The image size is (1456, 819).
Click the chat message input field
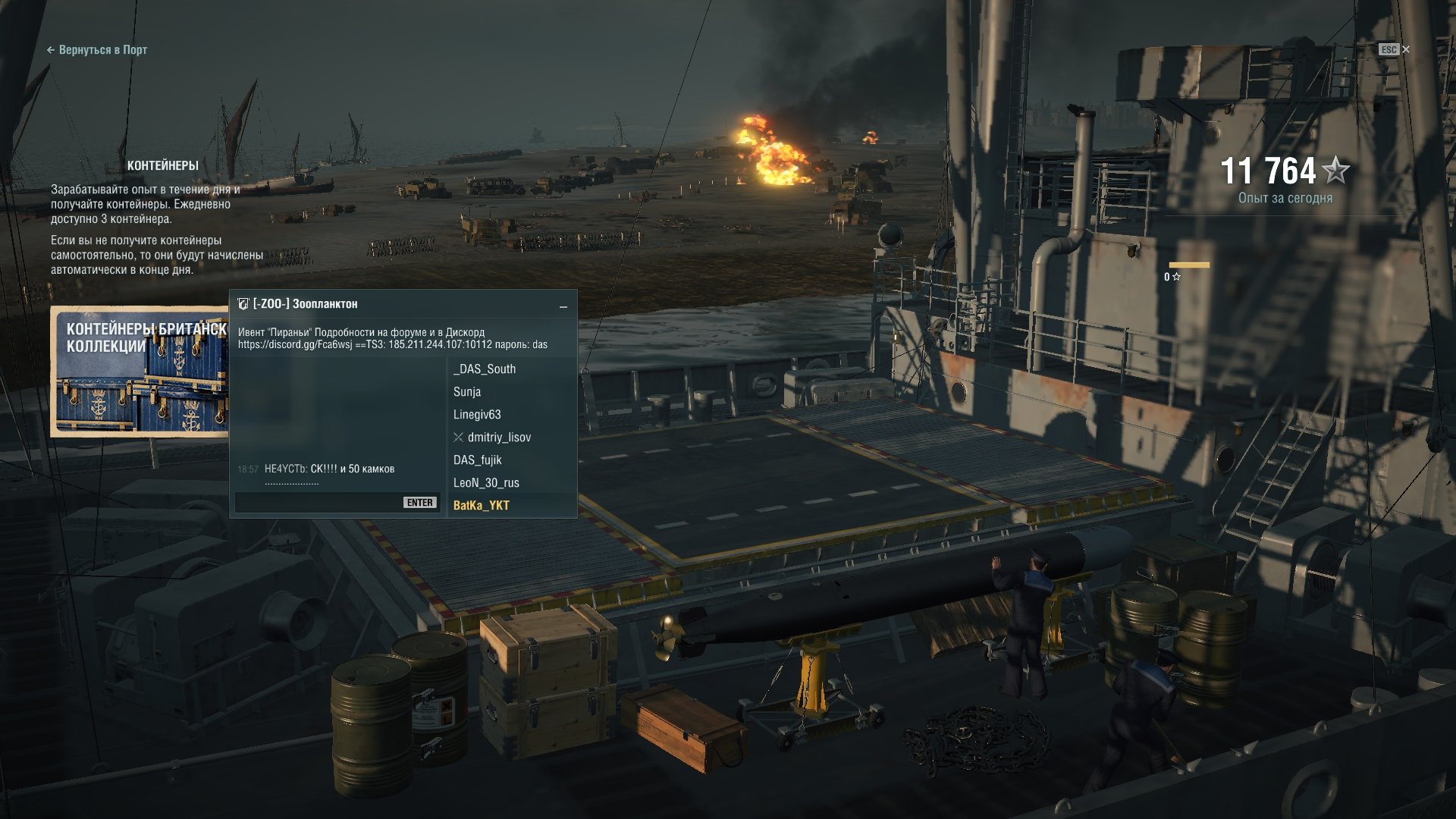[318, 503]
